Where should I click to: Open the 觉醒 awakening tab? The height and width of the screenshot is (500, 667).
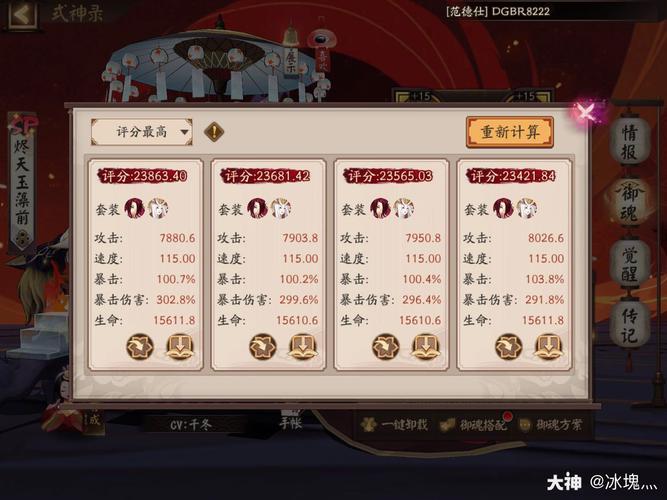[629, 262]
